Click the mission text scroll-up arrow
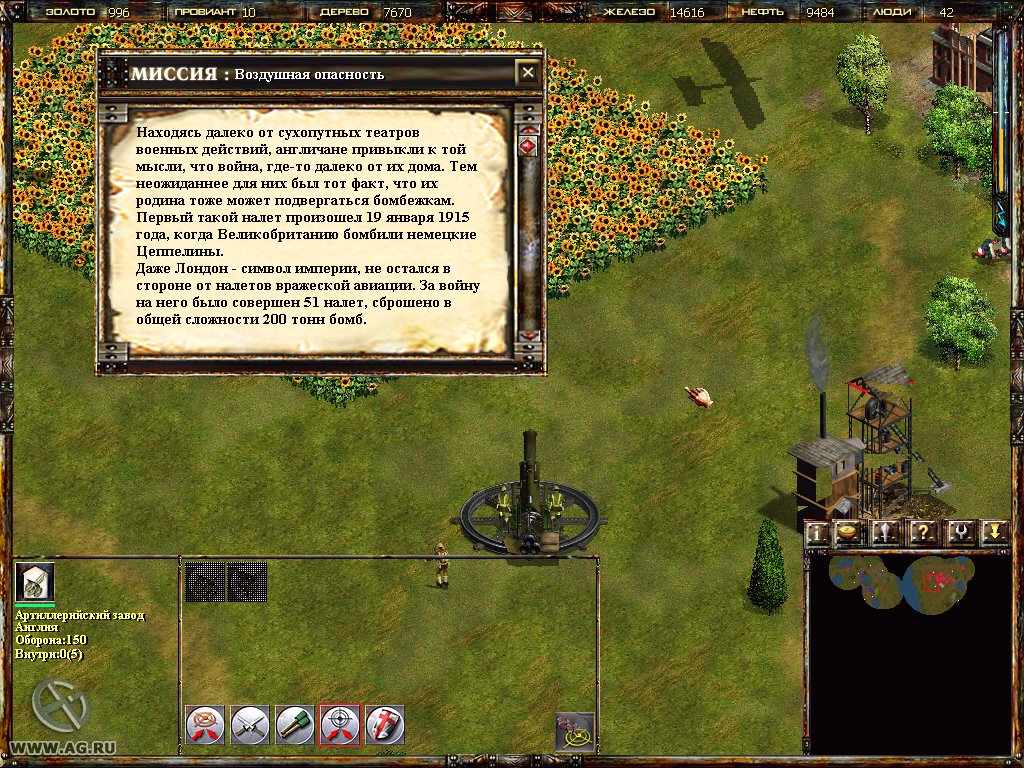The width and height of the screenshot is (1024, 768). [529, 129]
